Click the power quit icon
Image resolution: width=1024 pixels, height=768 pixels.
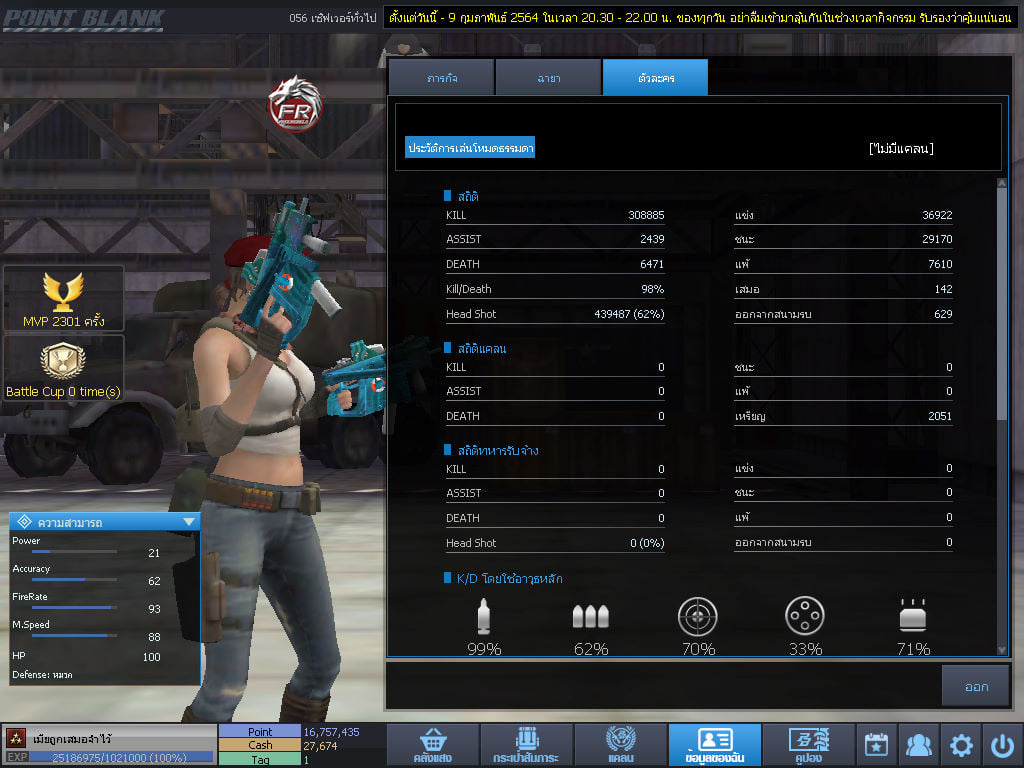1003,745
